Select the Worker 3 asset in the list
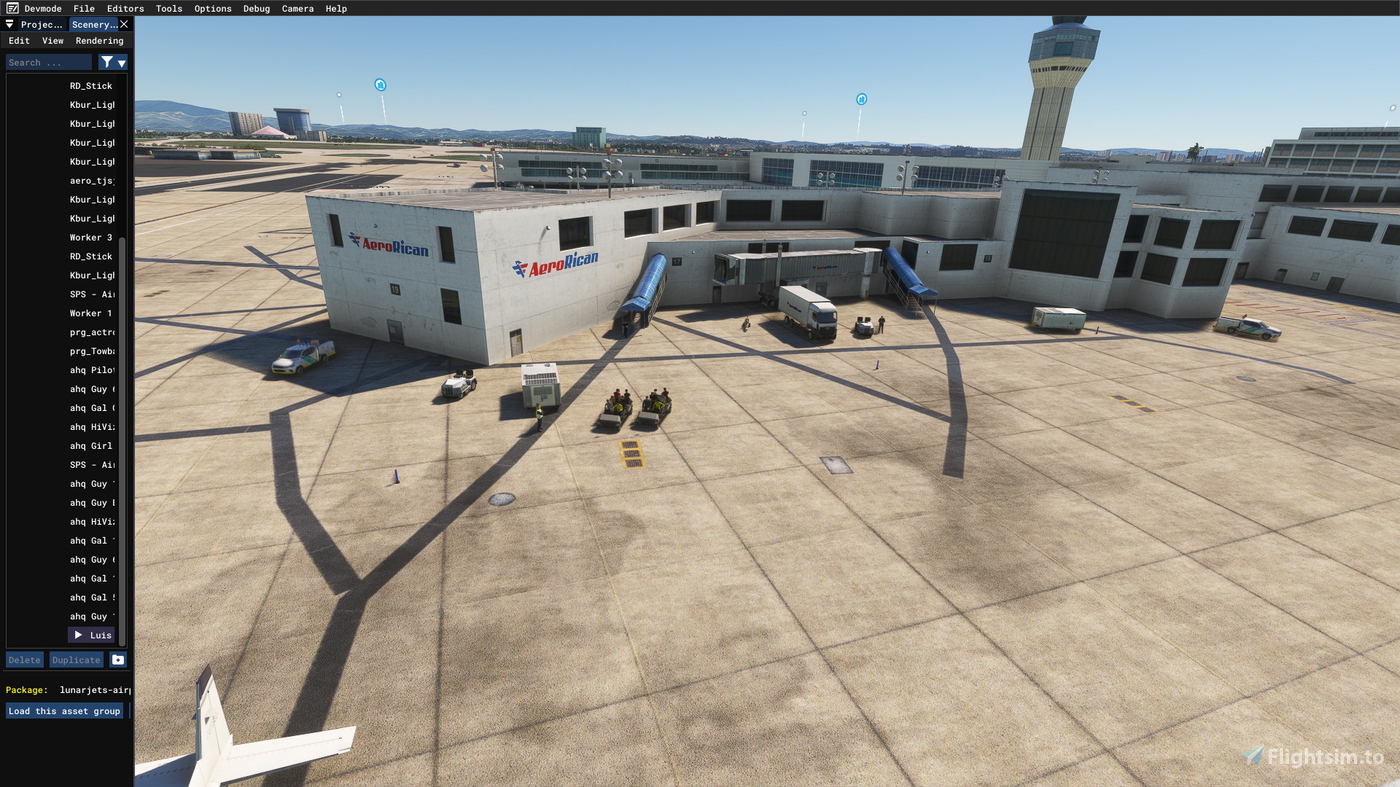The image size is (1400, 787). point(90,236)
